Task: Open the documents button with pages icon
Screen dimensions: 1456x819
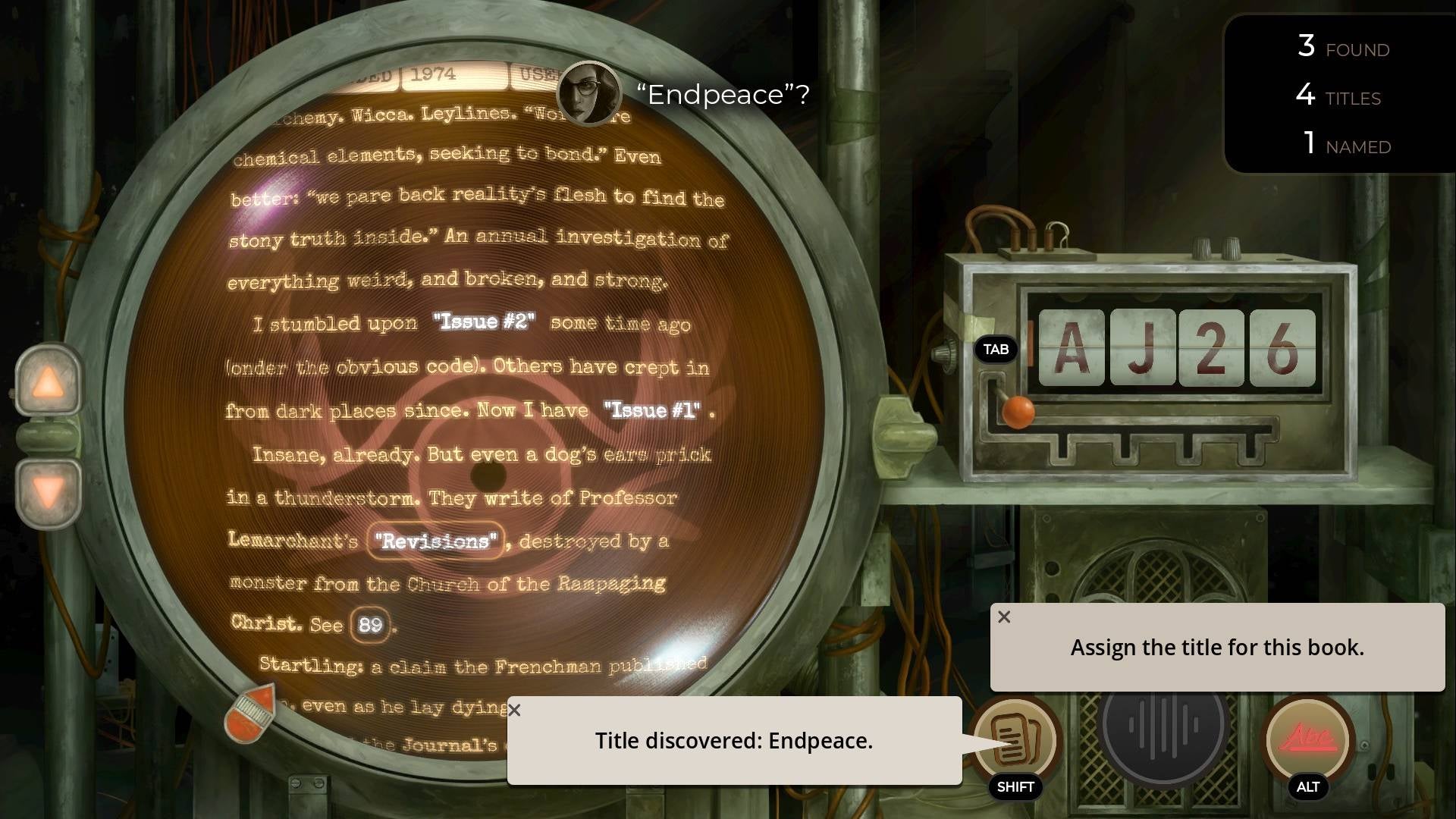Action: pos(1015,738)
